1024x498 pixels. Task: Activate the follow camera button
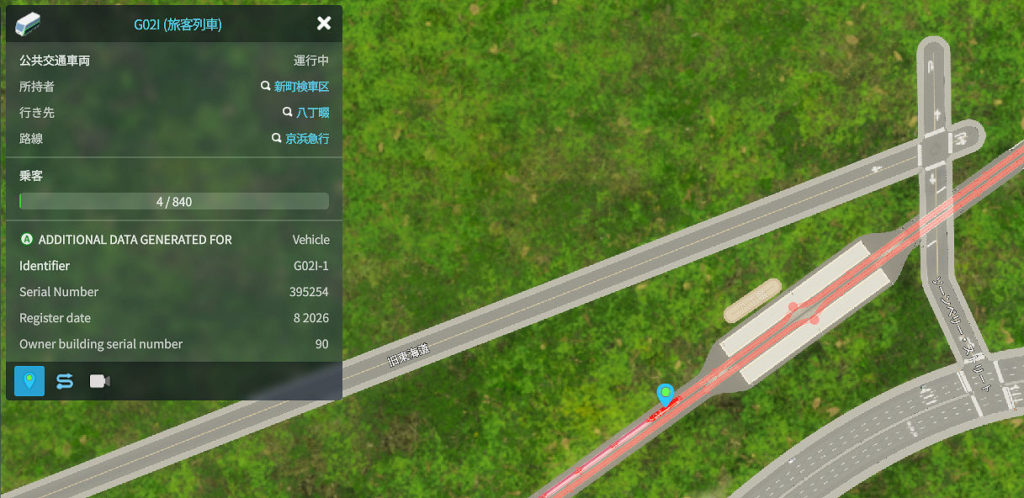[x=100, y=381]
